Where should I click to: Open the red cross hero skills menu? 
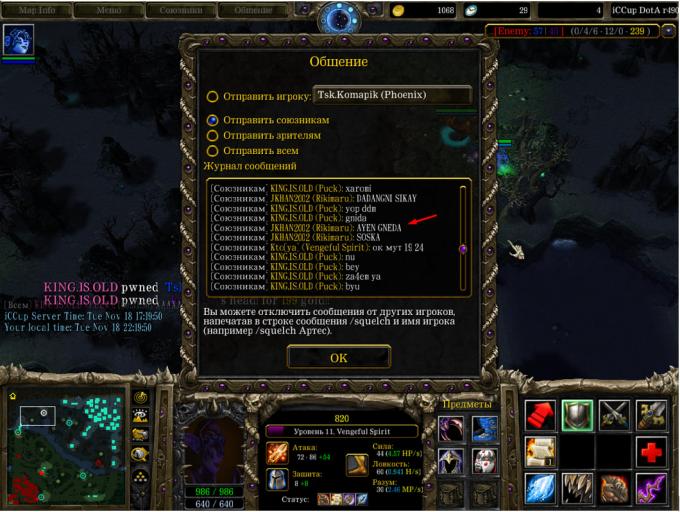click(651, 449)
